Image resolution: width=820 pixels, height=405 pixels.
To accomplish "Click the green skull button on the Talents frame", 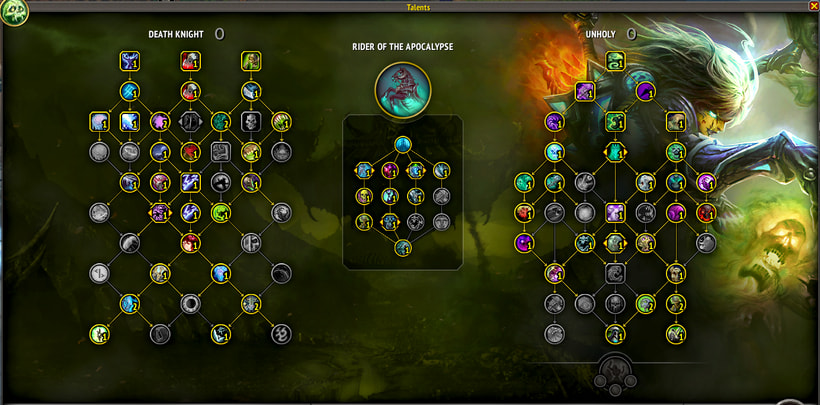I will [x=14, y=12].
